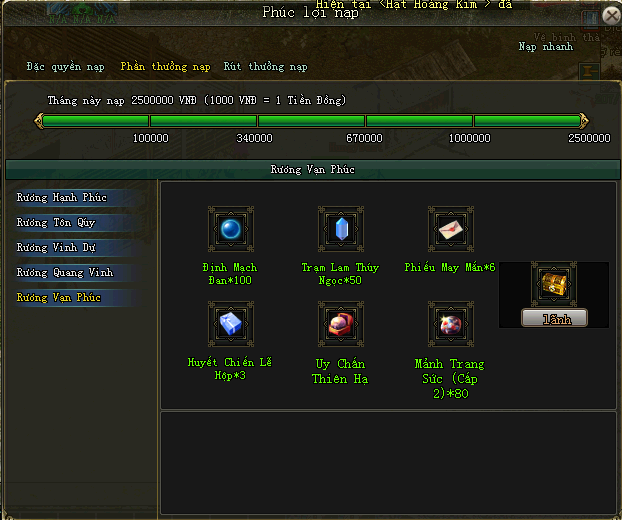Open the Phần thưởng nạp tab

tap(165, 67)
